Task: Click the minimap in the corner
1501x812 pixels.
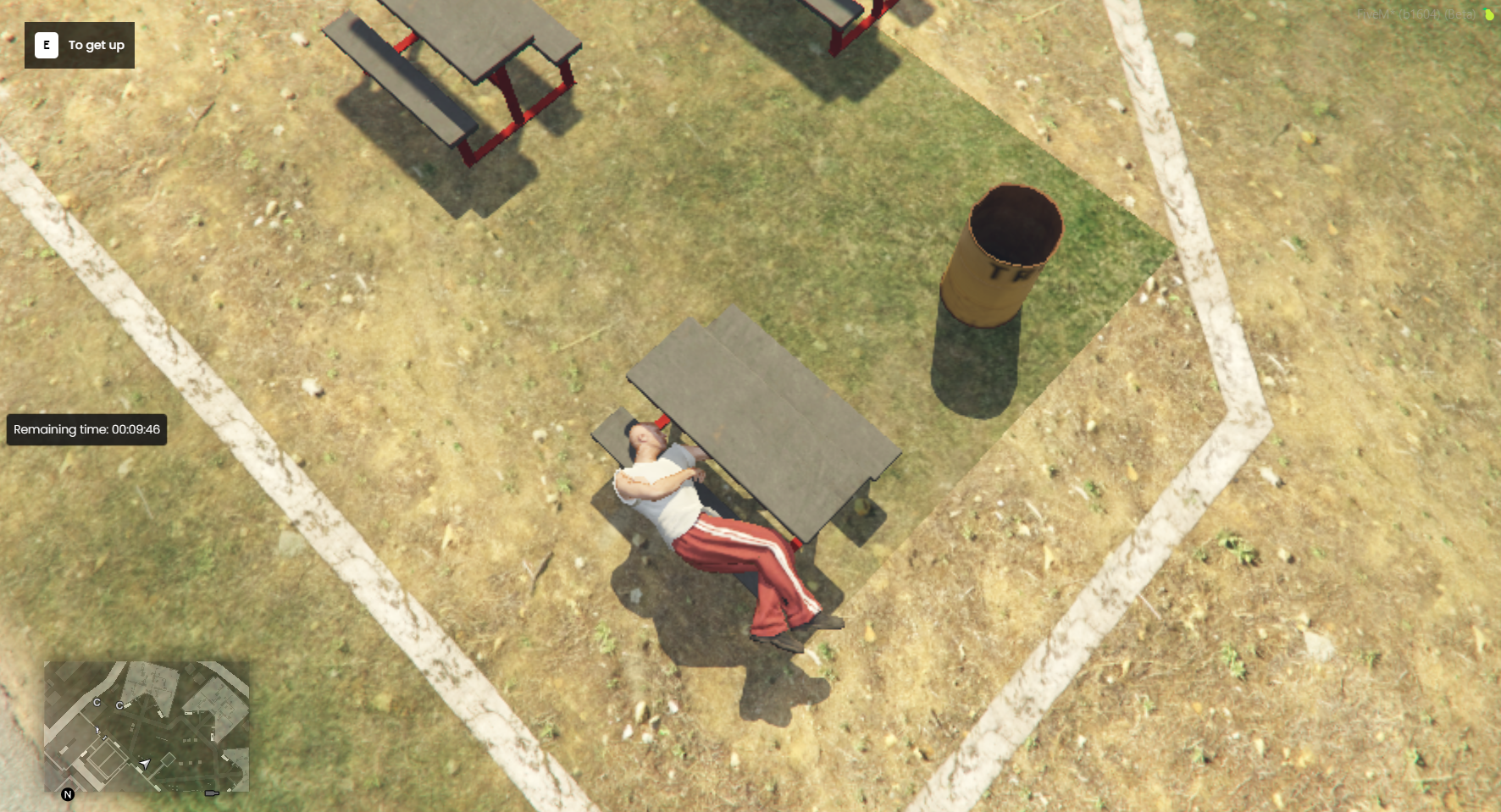Action: click(147, 726)
